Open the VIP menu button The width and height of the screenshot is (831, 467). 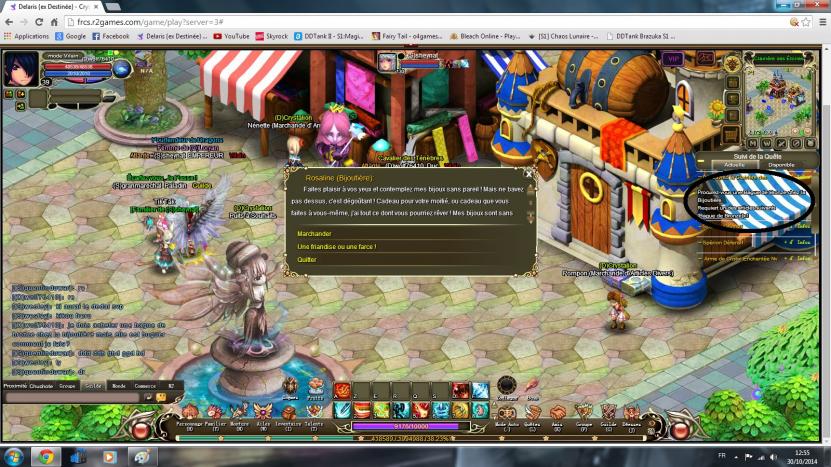coord(672,60)
